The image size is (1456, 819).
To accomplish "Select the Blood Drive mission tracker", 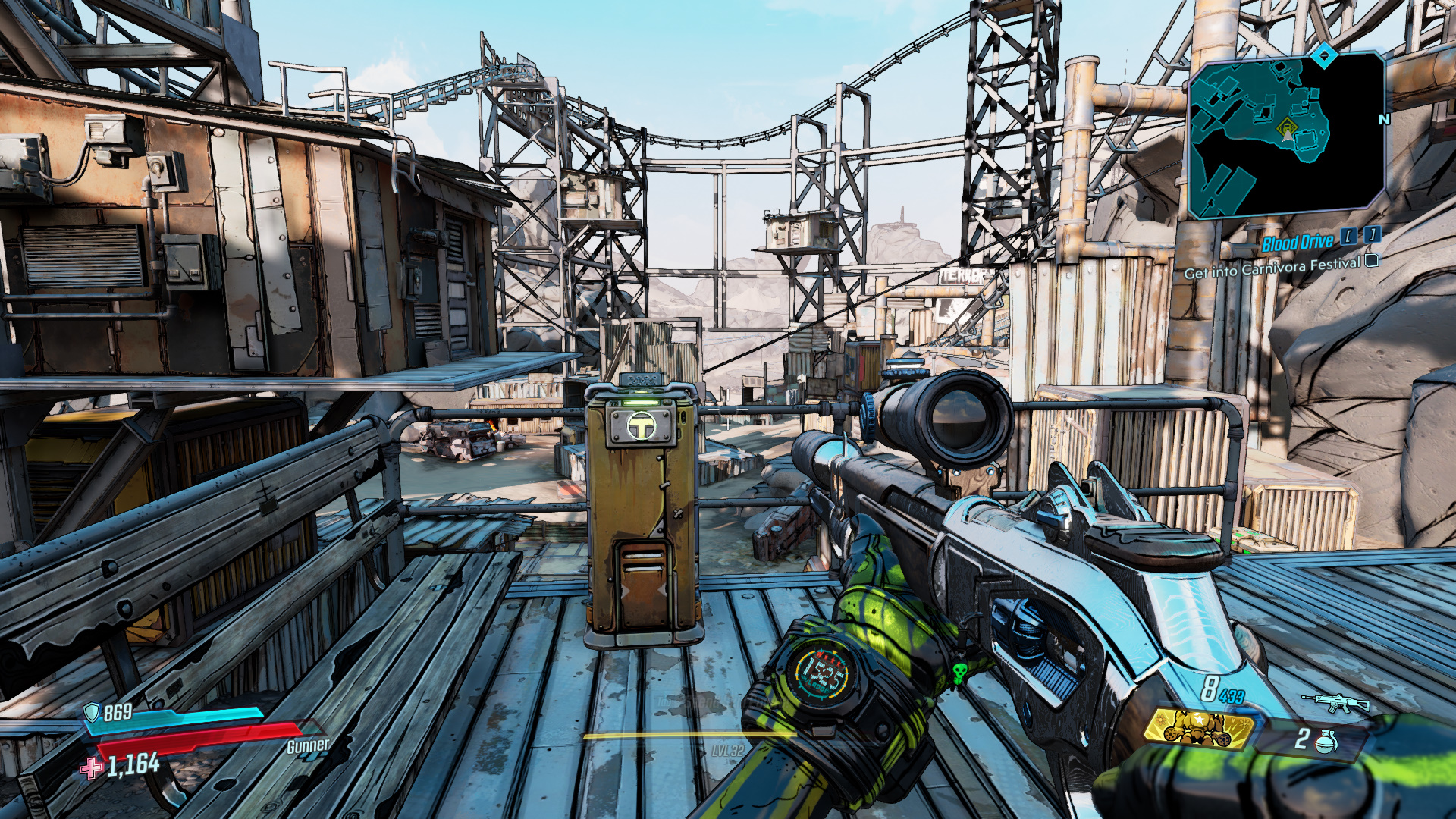I will (1298, 243).
